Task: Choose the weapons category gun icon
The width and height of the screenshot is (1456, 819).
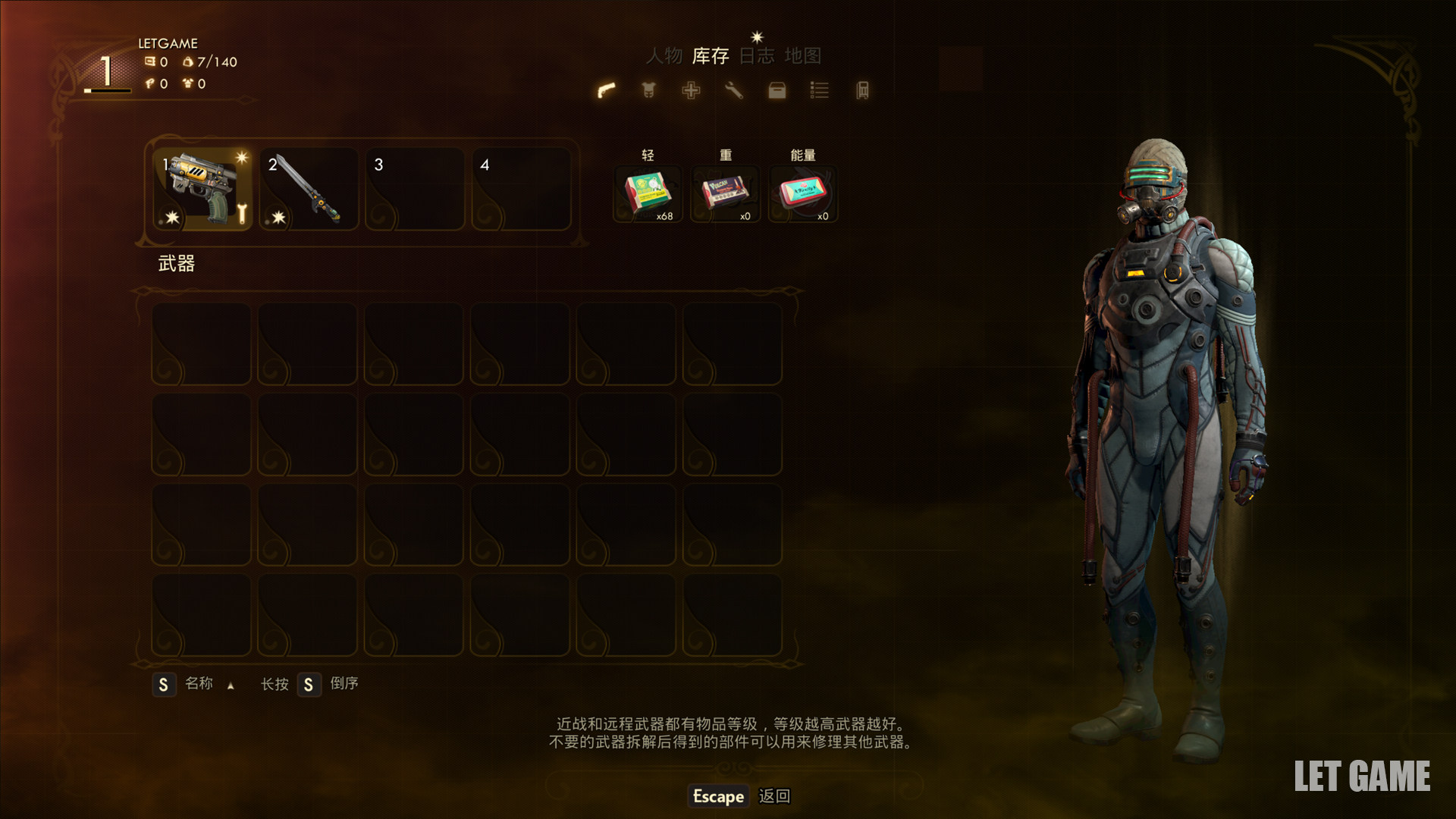Action: (x=606, y=91)
